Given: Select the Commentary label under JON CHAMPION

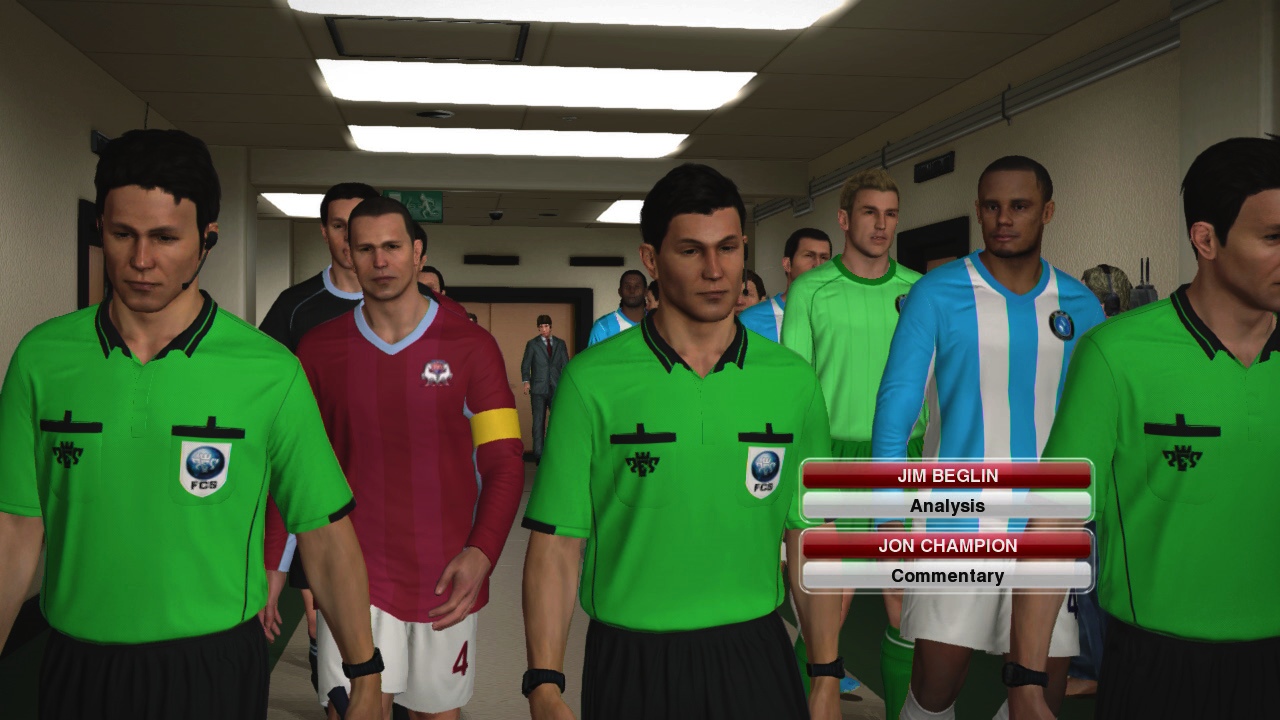Looking at the screenshot, I should 946,575.
